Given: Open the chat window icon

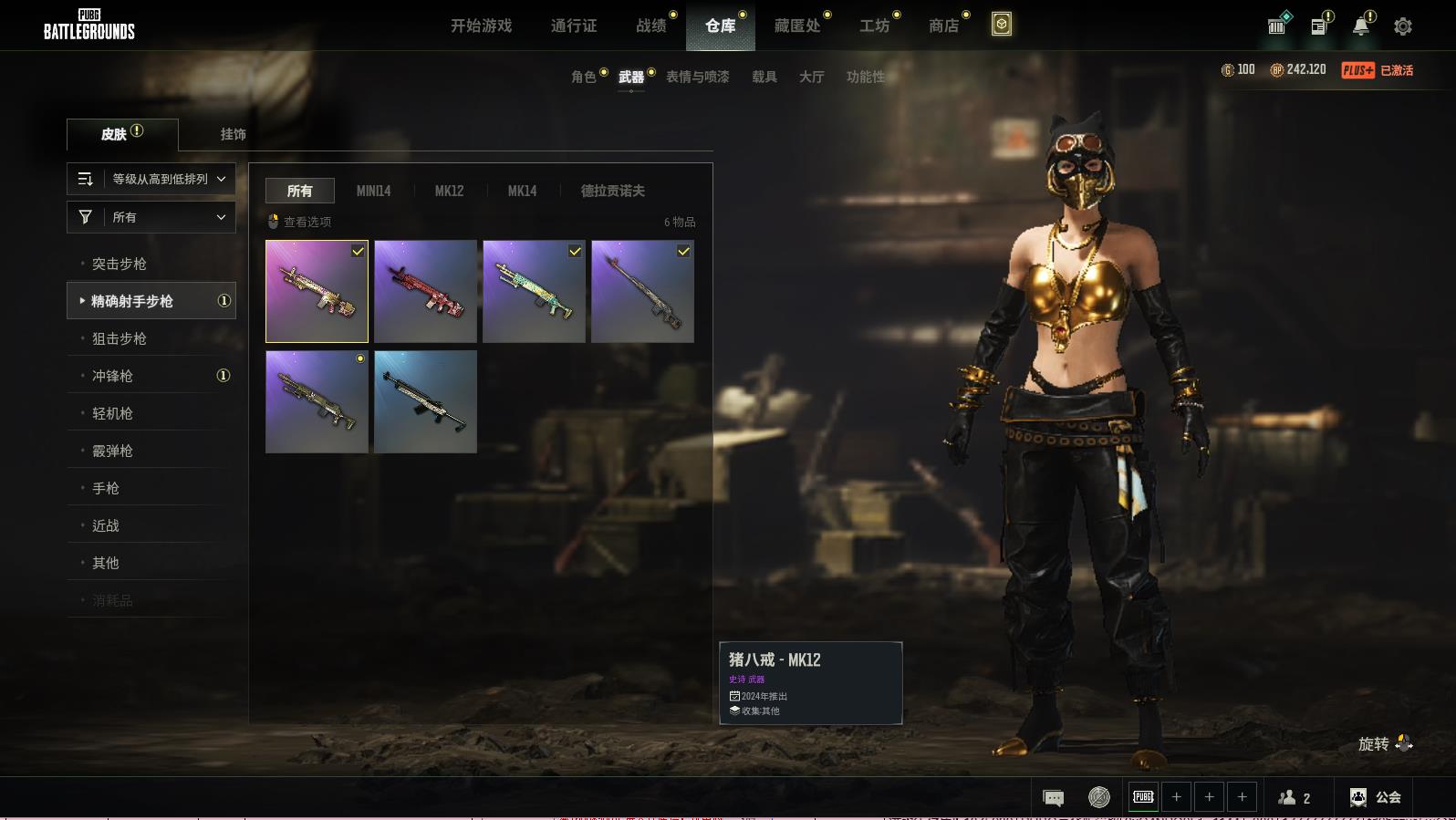Looking at the screenshot, I should click(x=1053, y=798).
